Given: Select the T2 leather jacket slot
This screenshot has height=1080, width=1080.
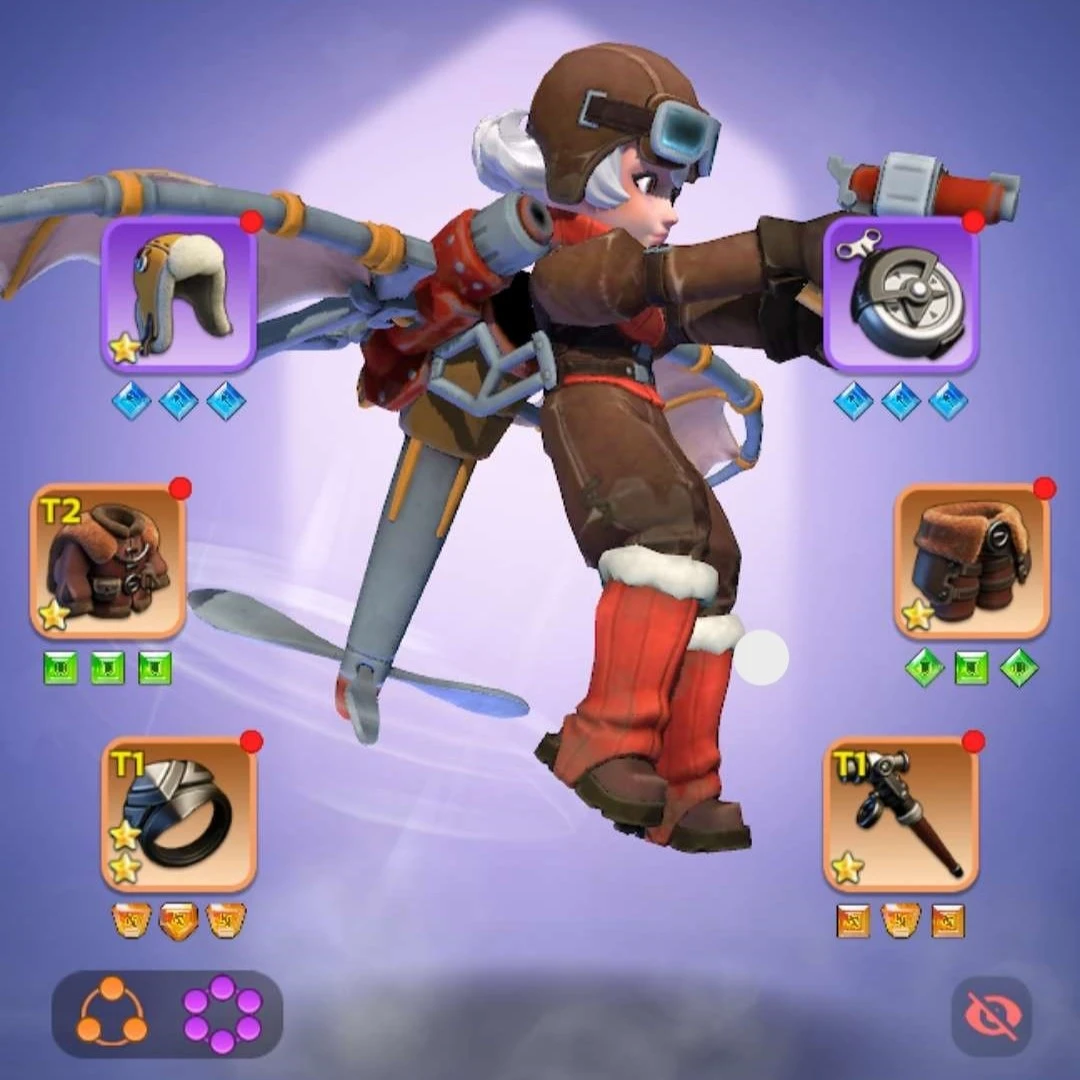Looking at the screenshot, I should click(x=108, y=562).
